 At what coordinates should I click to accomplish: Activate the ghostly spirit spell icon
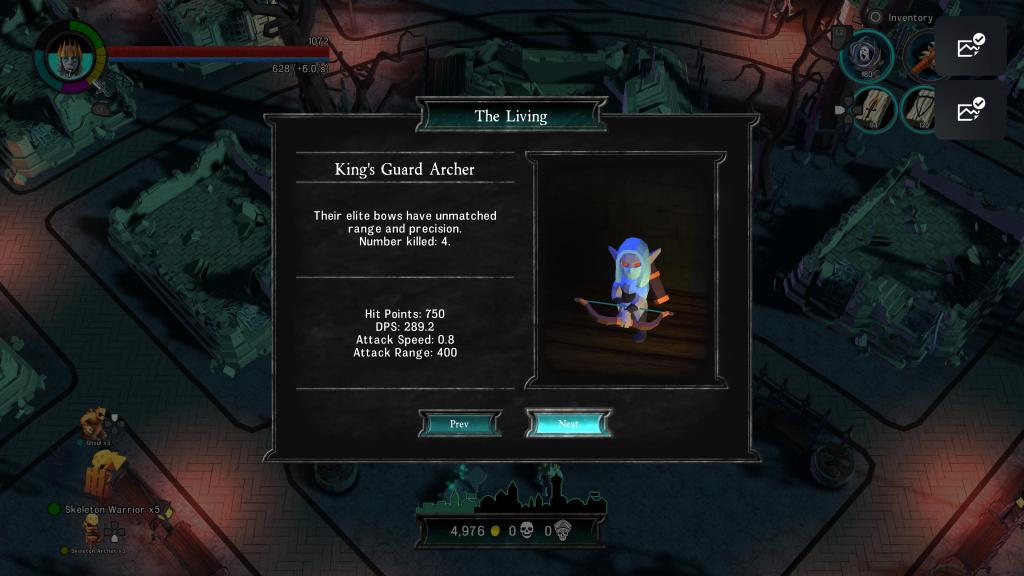pyautogui.click(x=866, y=55)
